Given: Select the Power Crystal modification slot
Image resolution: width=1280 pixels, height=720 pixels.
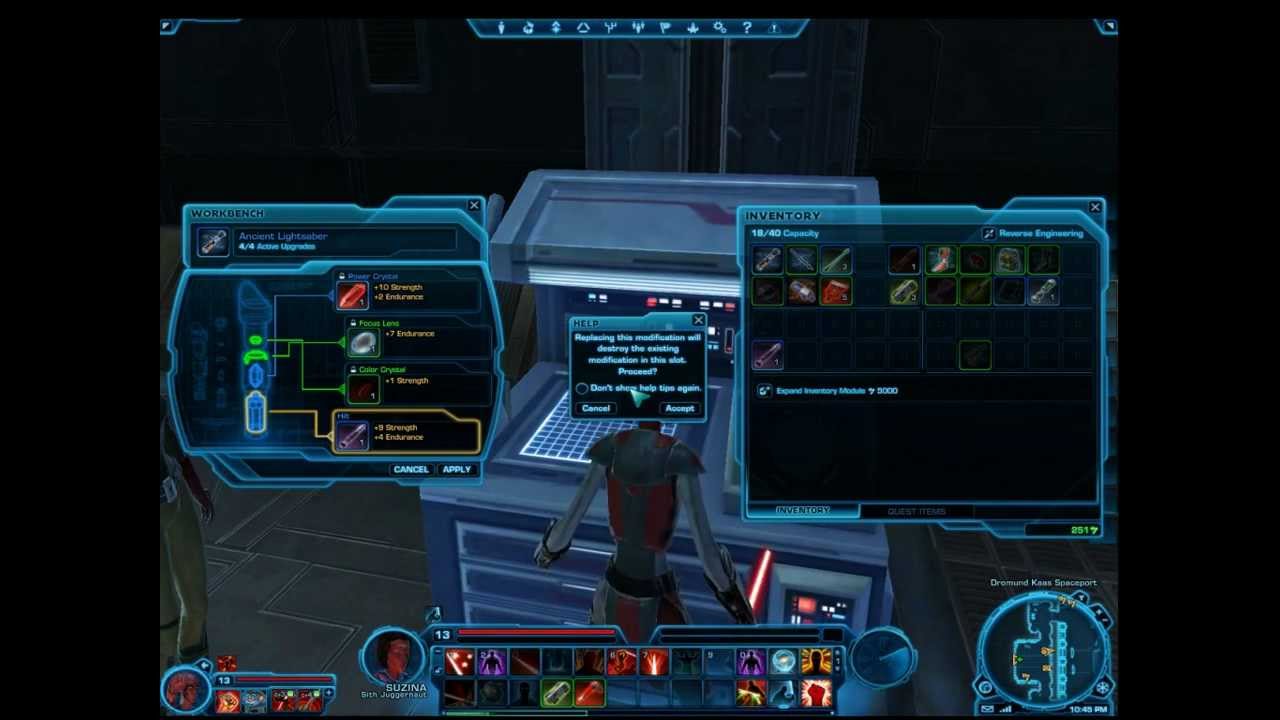Looking at the screenshot, I should point(352,295).
